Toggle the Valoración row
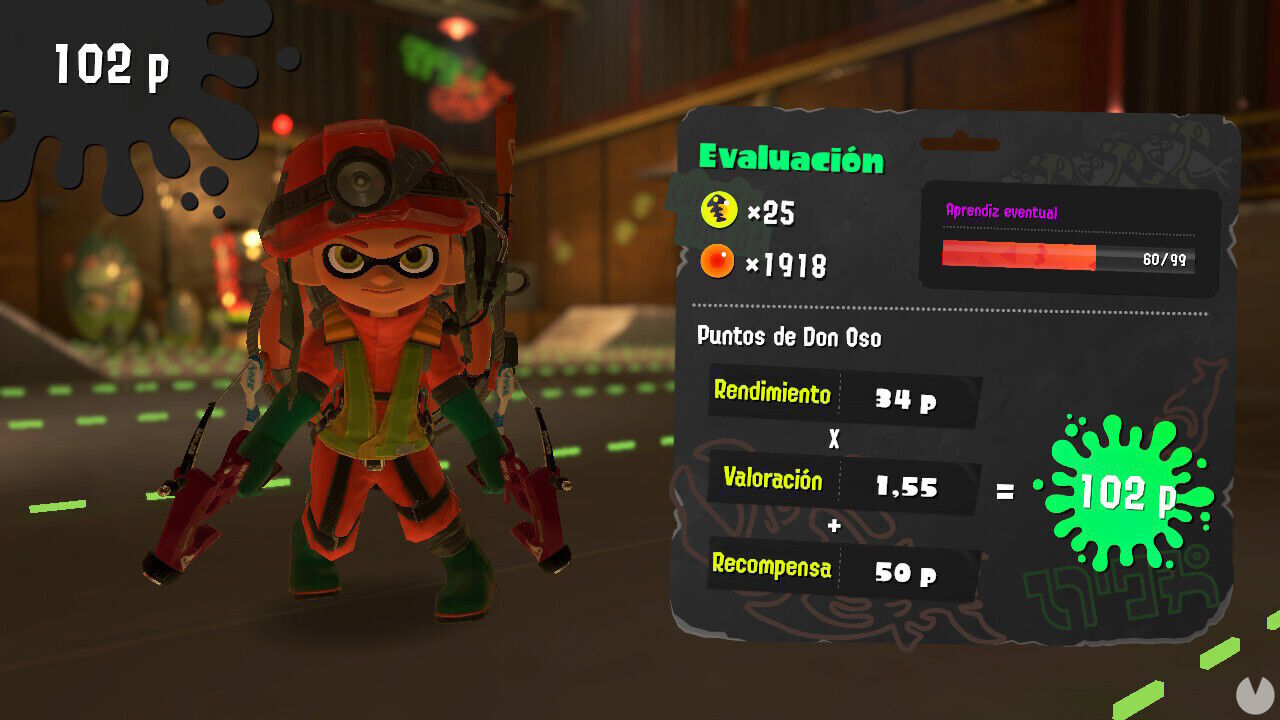 tap(840, 487)
